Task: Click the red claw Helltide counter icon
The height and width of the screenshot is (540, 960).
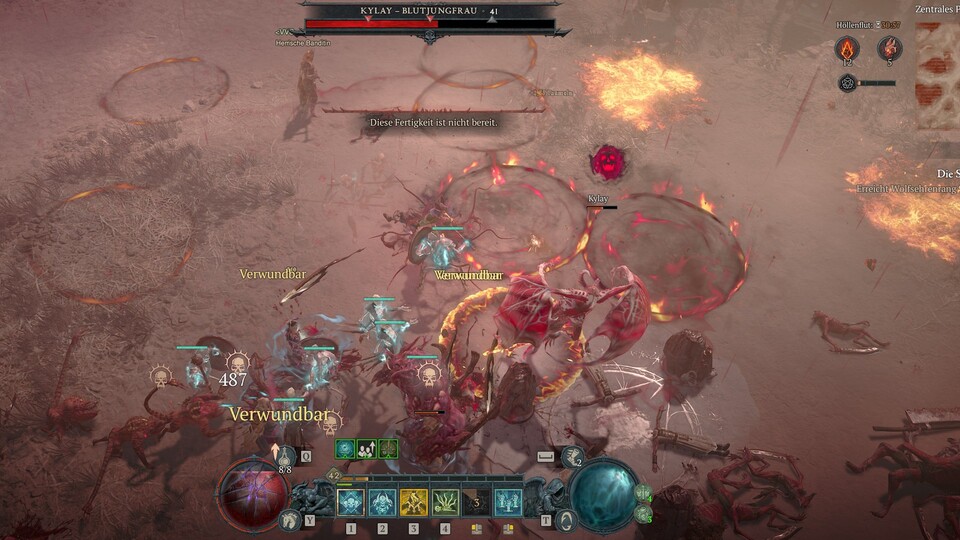Action: [x=889, y=48]
